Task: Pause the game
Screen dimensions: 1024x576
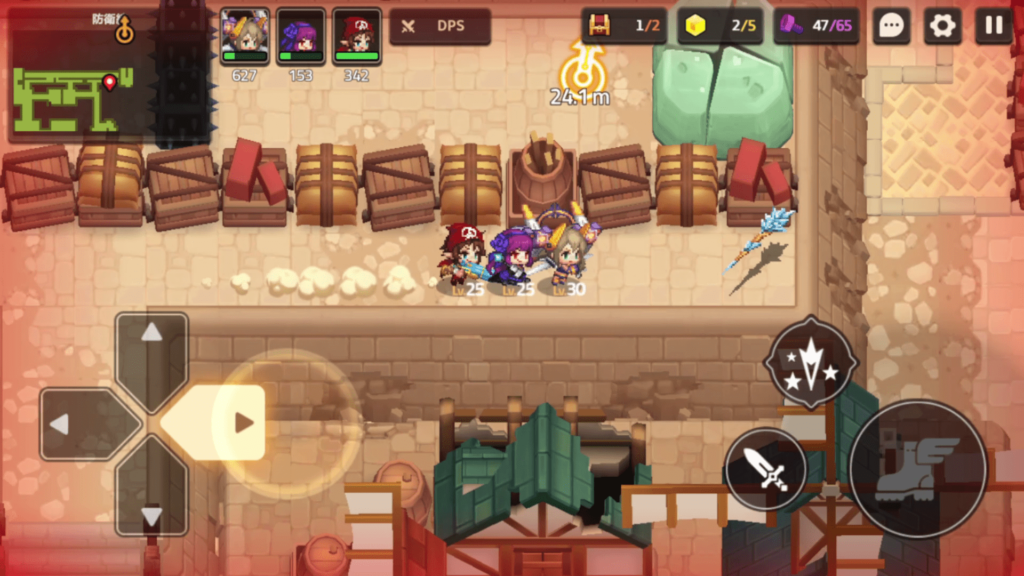Action: click(x=994, y=26)
